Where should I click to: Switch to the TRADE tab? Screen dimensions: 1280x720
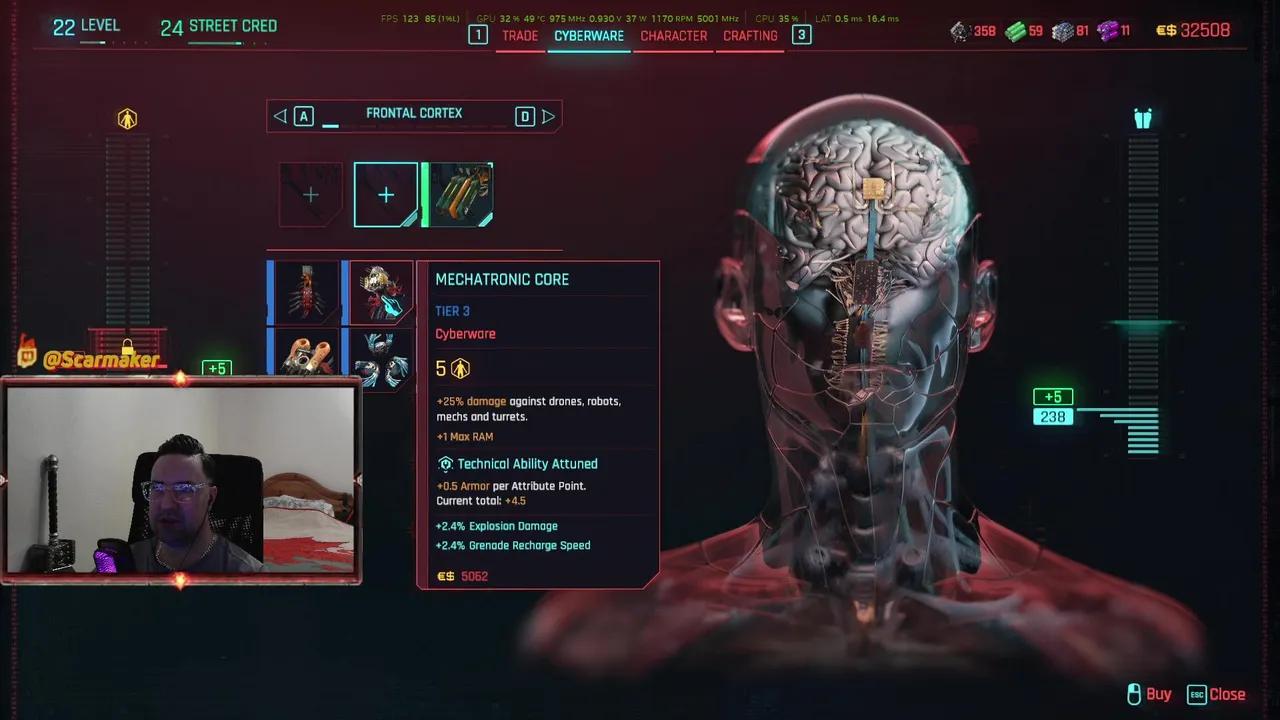(x=520, y=35)
